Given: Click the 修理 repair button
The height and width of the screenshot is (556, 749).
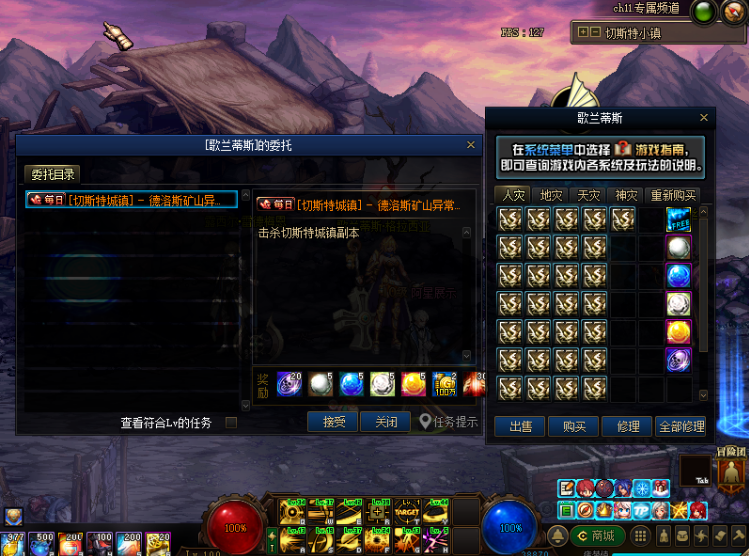Looking at the screenshot, I should click(x=628, y=426).
